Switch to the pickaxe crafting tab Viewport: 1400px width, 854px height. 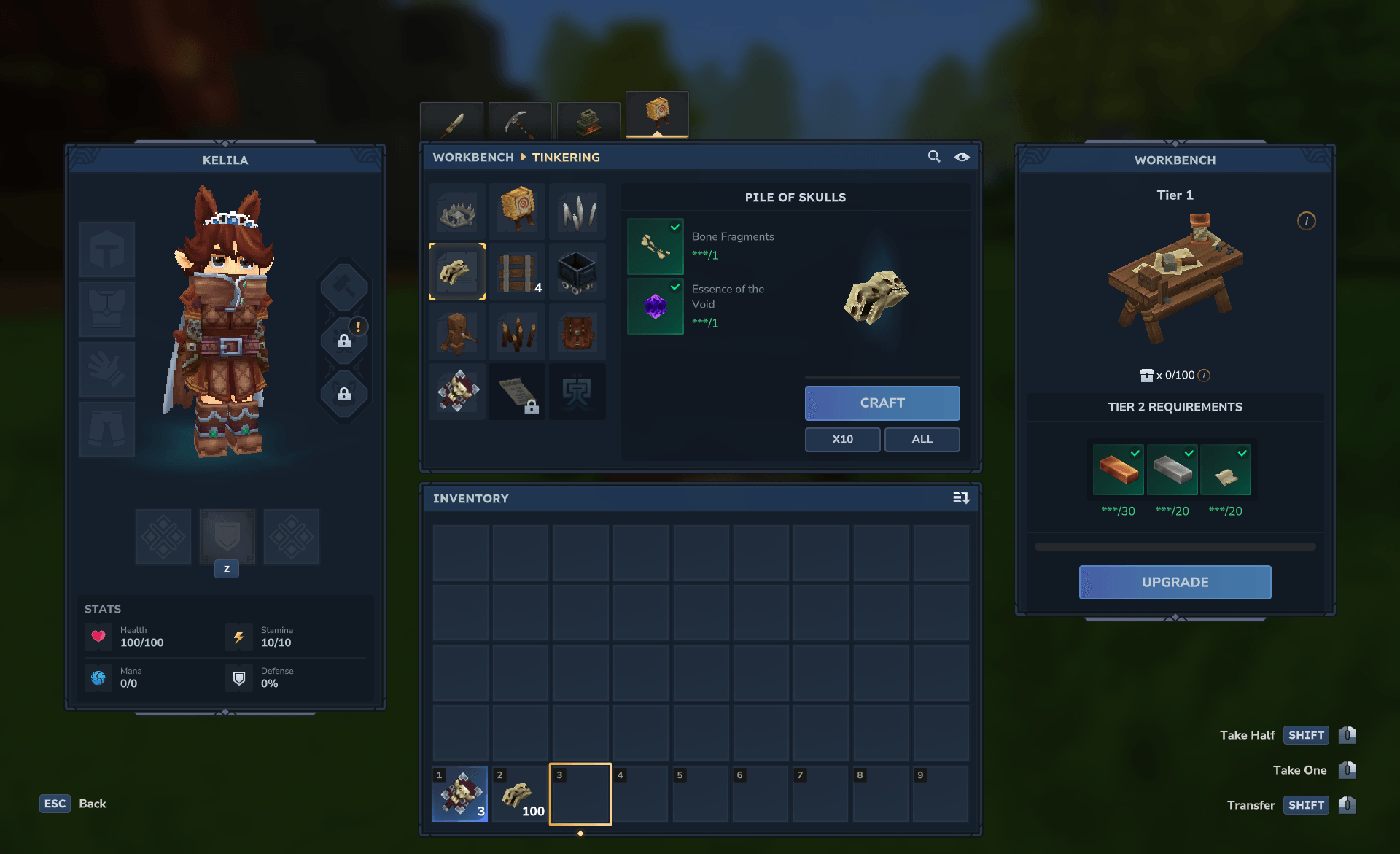(519, 122)
